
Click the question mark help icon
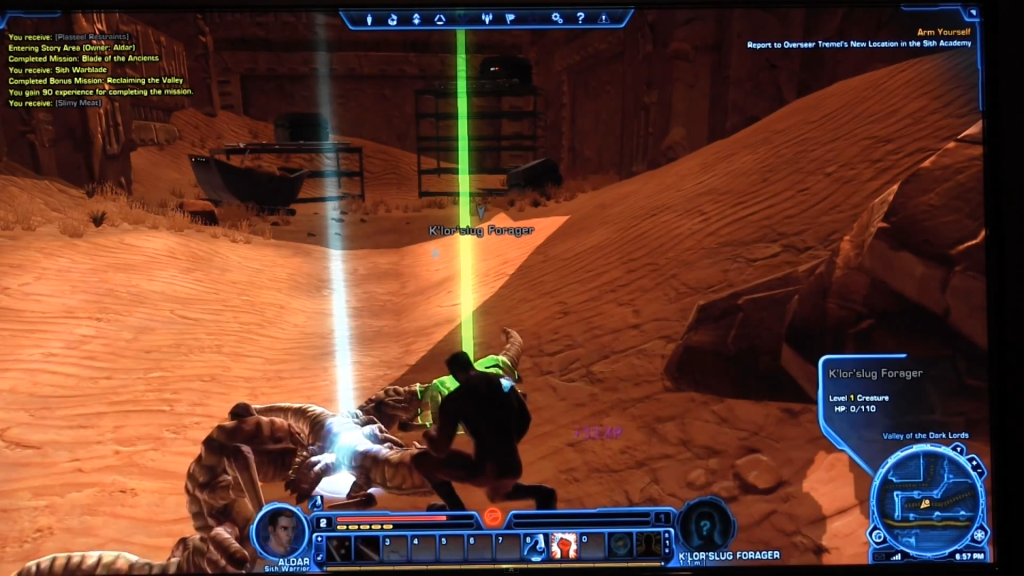click(x=581, y=18)
